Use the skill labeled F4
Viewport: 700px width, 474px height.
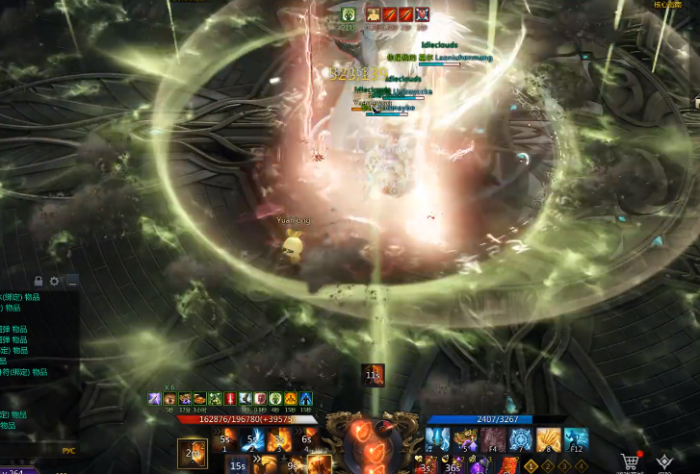click(x=492, y=439)
